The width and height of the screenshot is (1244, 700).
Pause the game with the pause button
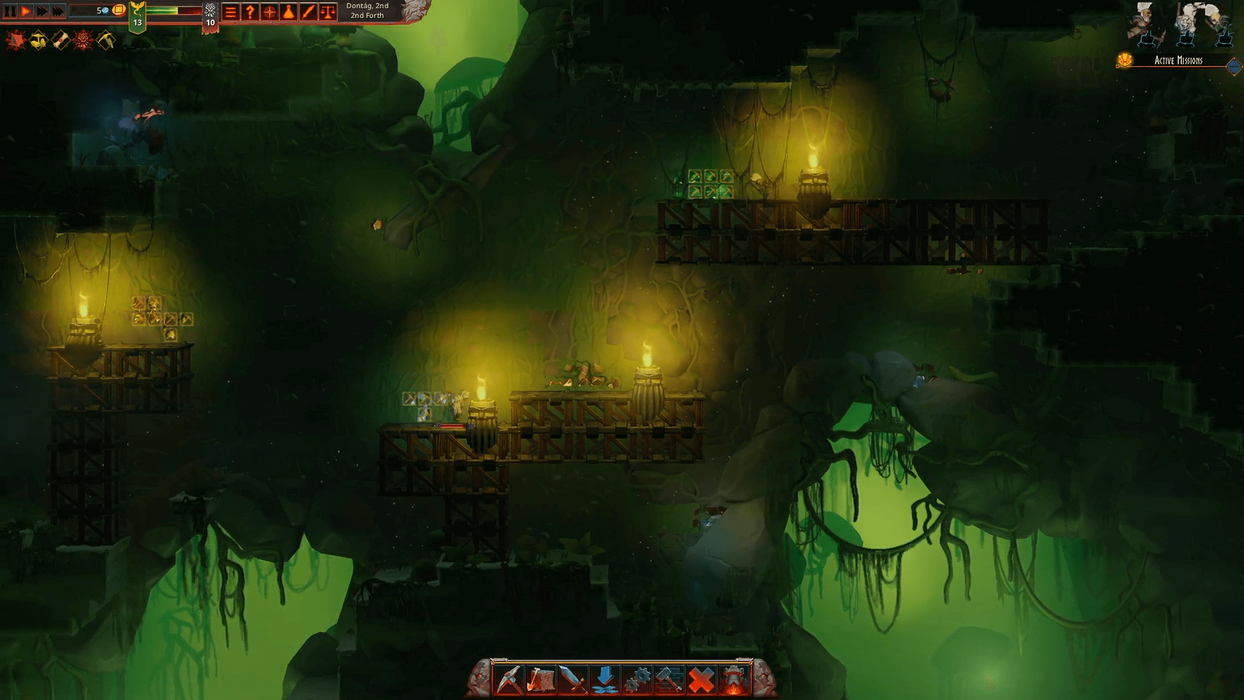pos(10,11)
